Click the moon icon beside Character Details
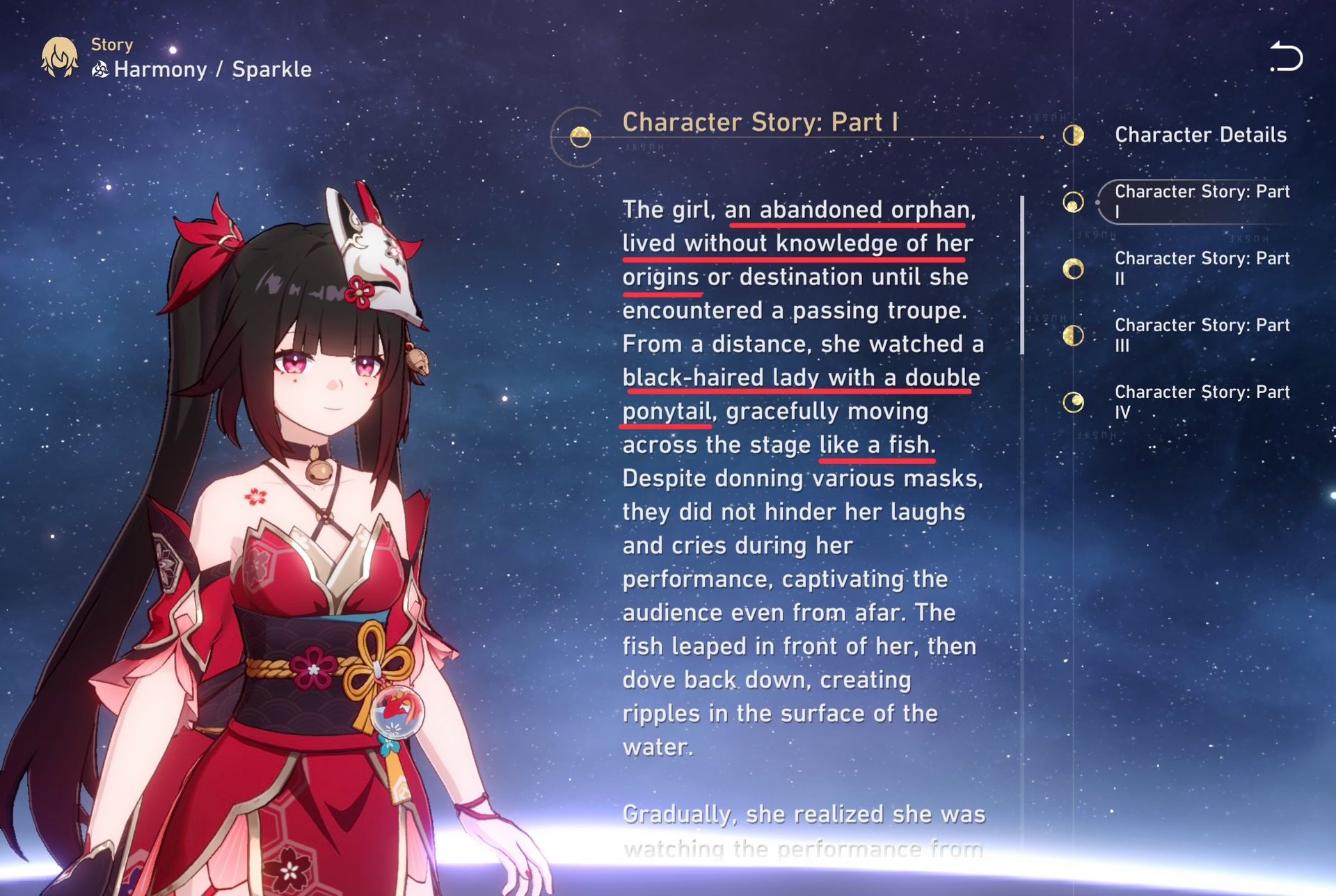Screen dimensions: 1336x896 pyautogui.click(x=1074, y=136)
